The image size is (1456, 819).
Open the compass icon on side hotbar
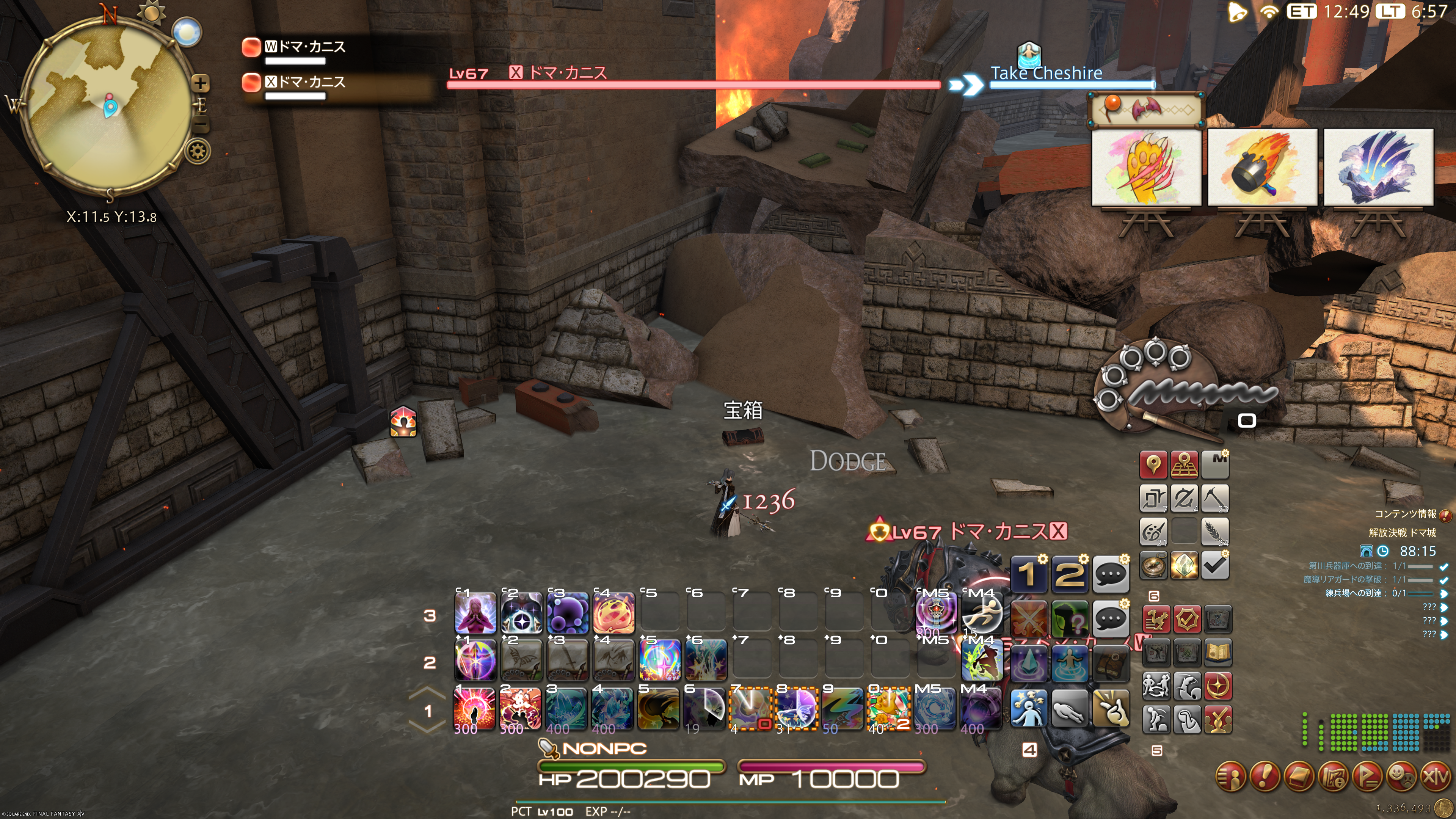[1153, 565]
